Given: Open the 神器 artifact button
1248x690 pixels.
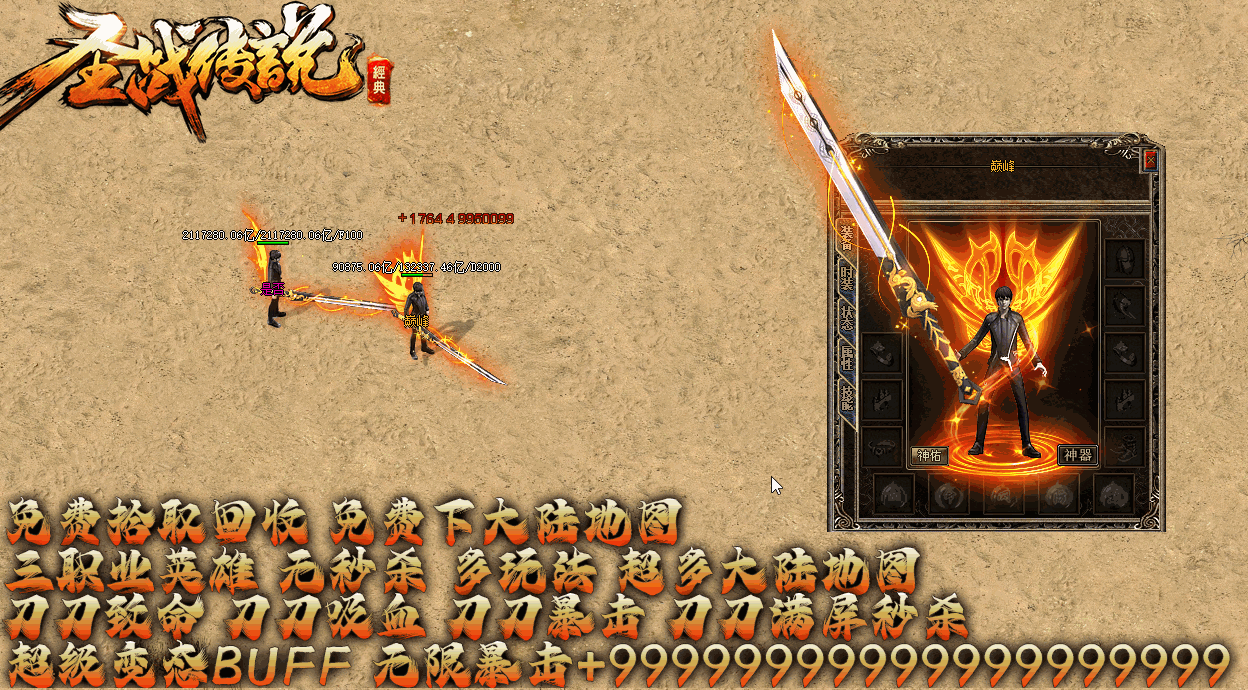Looking at the screenshot, I should click(x=1077, y=456).
